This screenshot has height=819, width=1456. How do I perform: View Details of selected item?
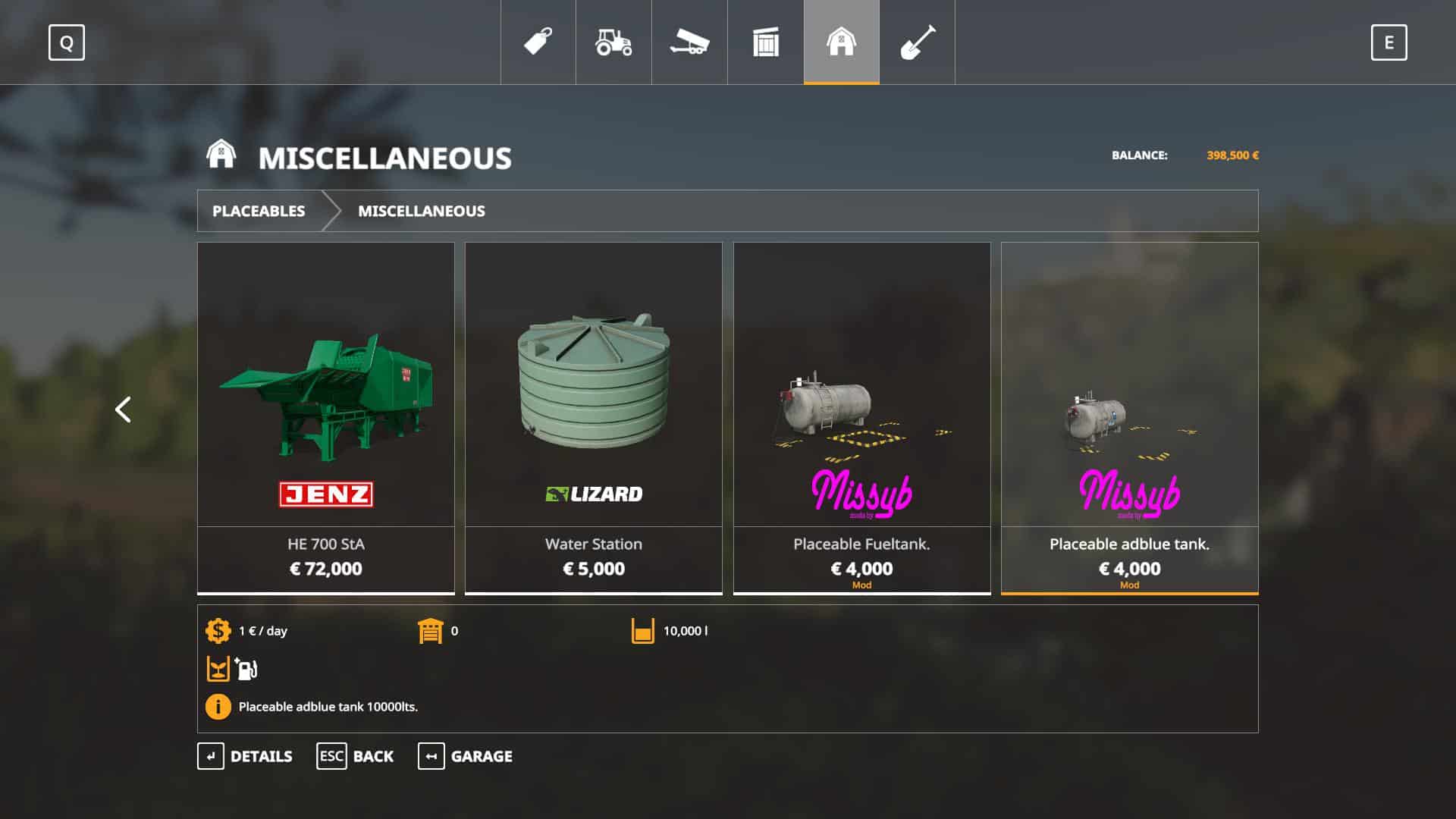click(245, 756)
